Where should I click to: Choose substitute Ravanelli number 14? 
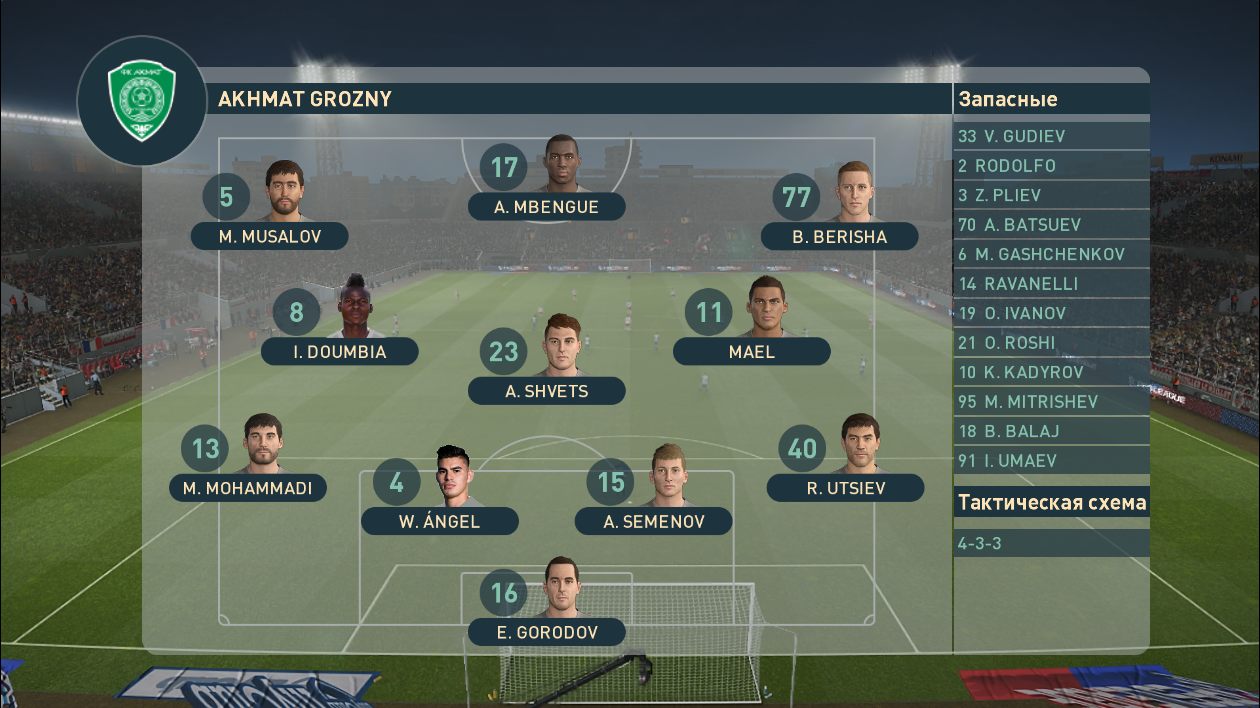(1051, 284)
